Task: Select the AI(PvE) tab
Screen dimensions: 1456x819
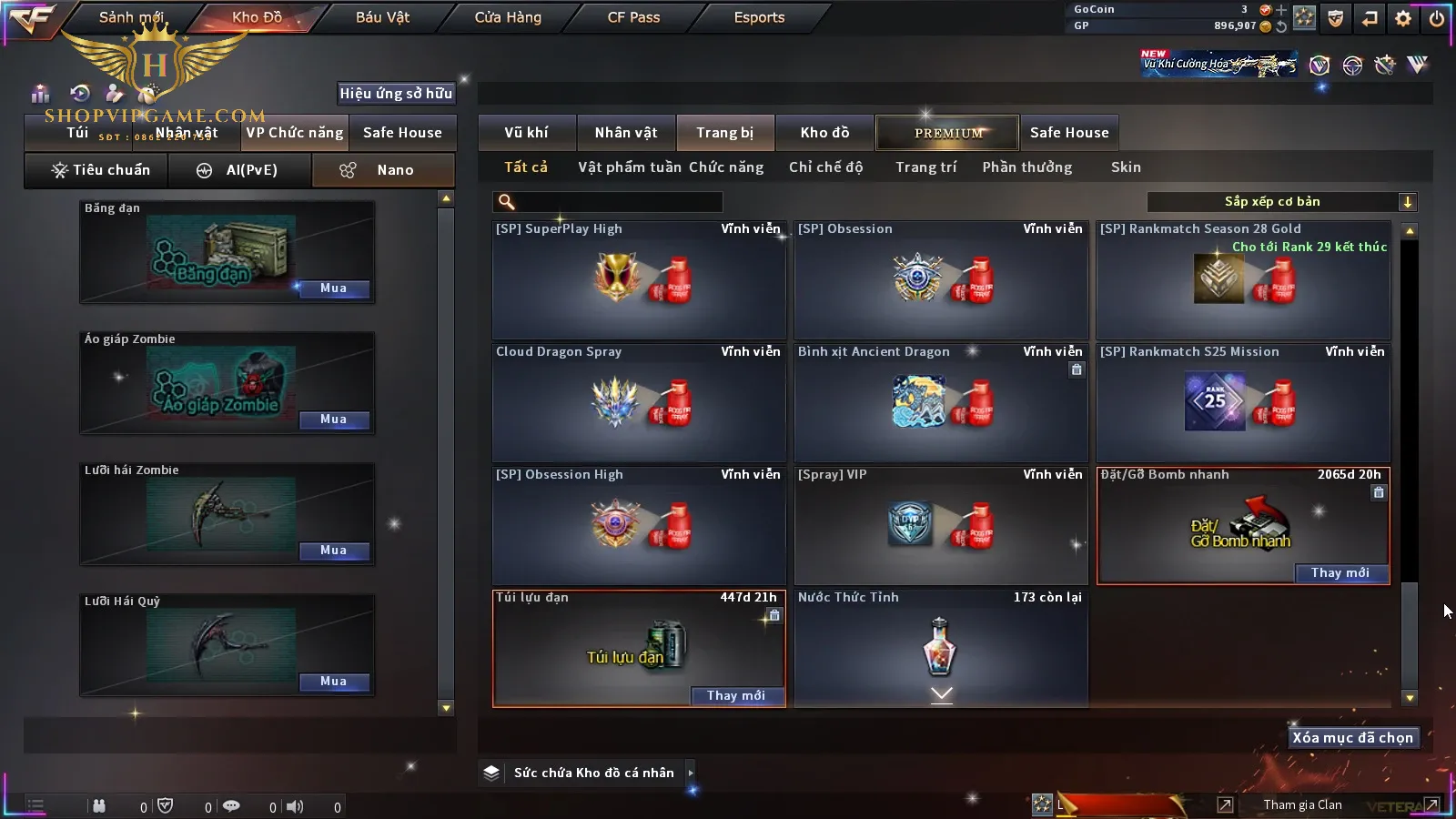Action: pos(239,170)
